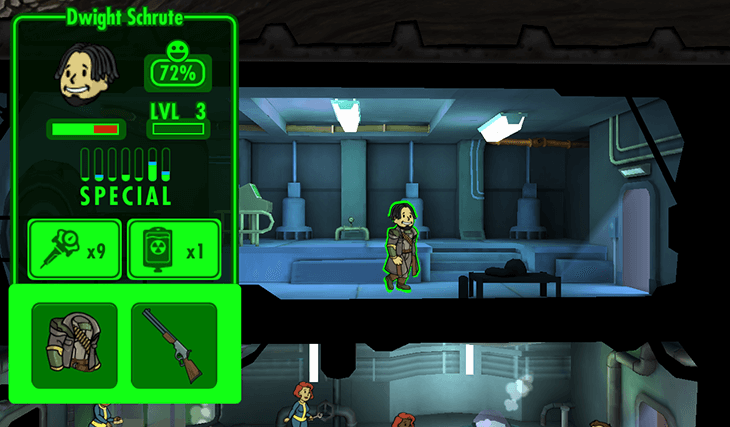The height and width of the screenshot is (427, 730).
Task: Use the RadAway pack button
Action: pos(174,249)
